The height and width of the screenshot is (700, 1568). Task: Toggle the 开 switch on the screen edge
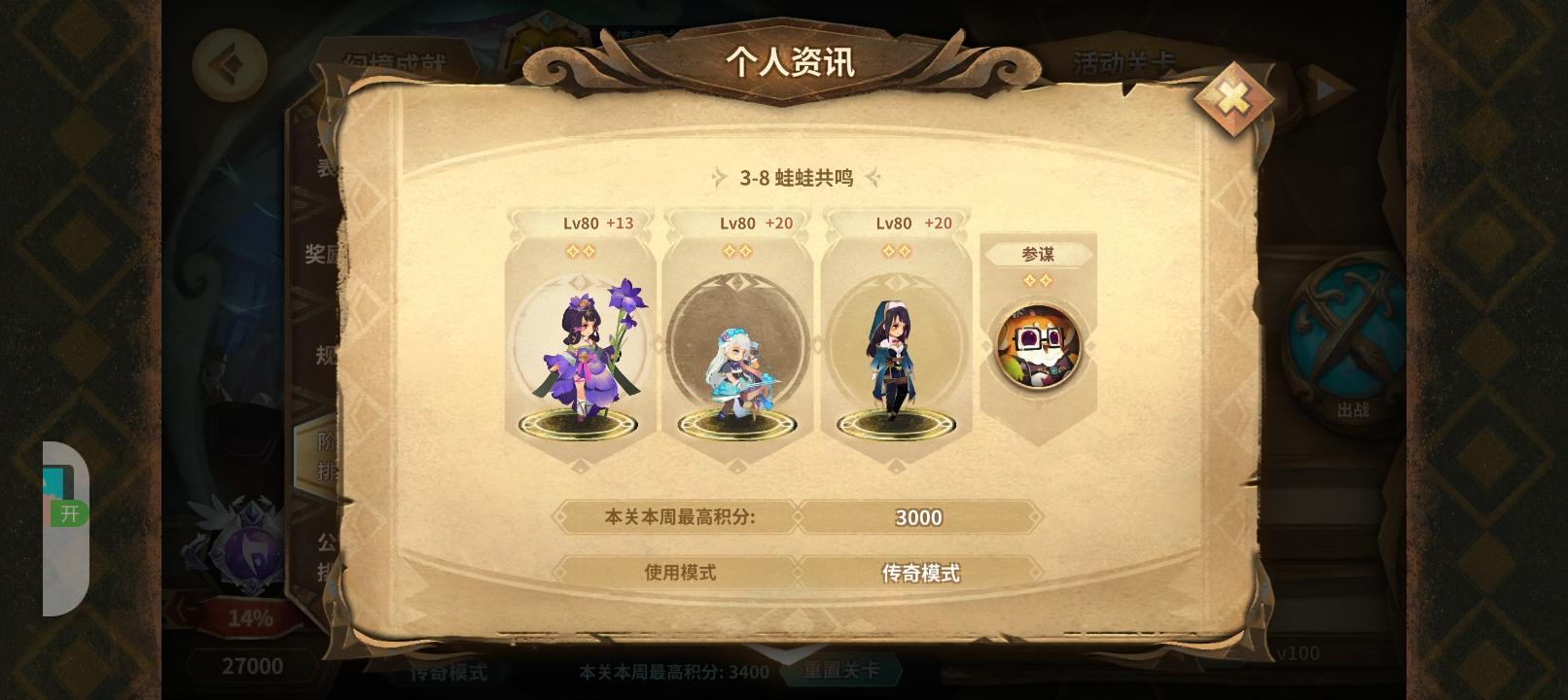pyautogui.click(x=68, y=514)
